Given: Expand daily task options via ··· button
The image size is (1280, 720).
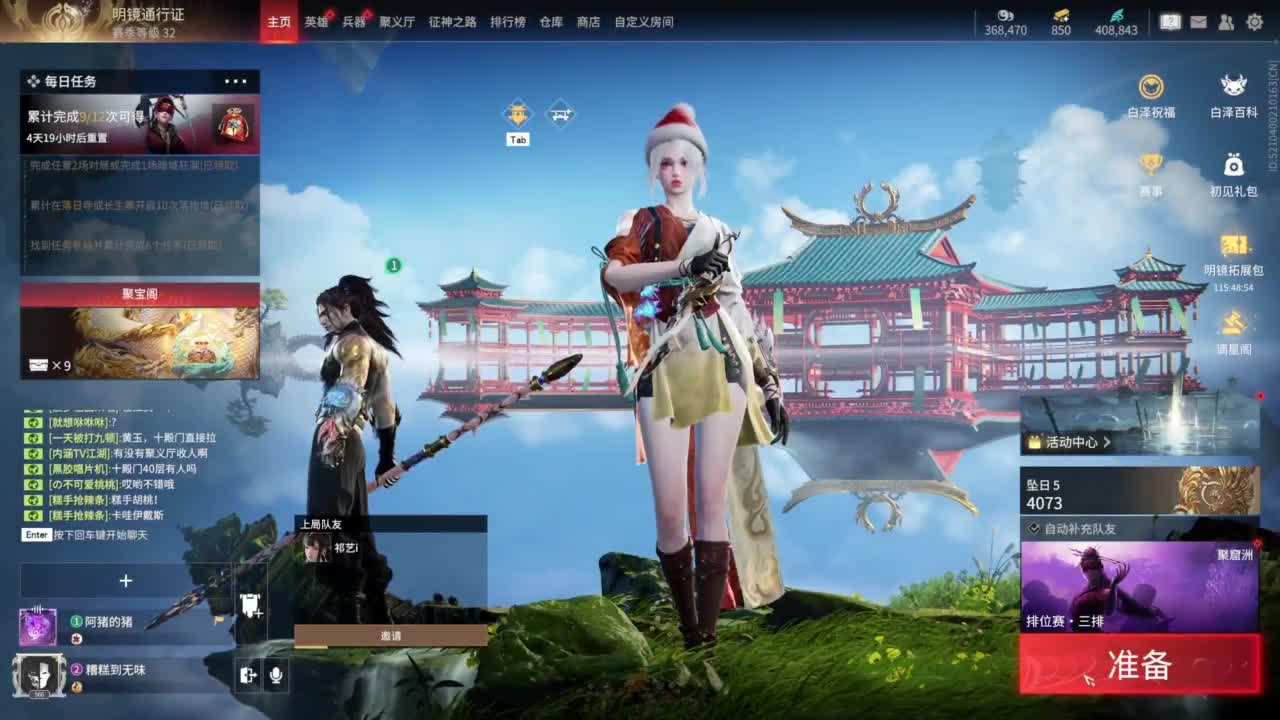Looking at the screenshot, I should coord(236,82).
